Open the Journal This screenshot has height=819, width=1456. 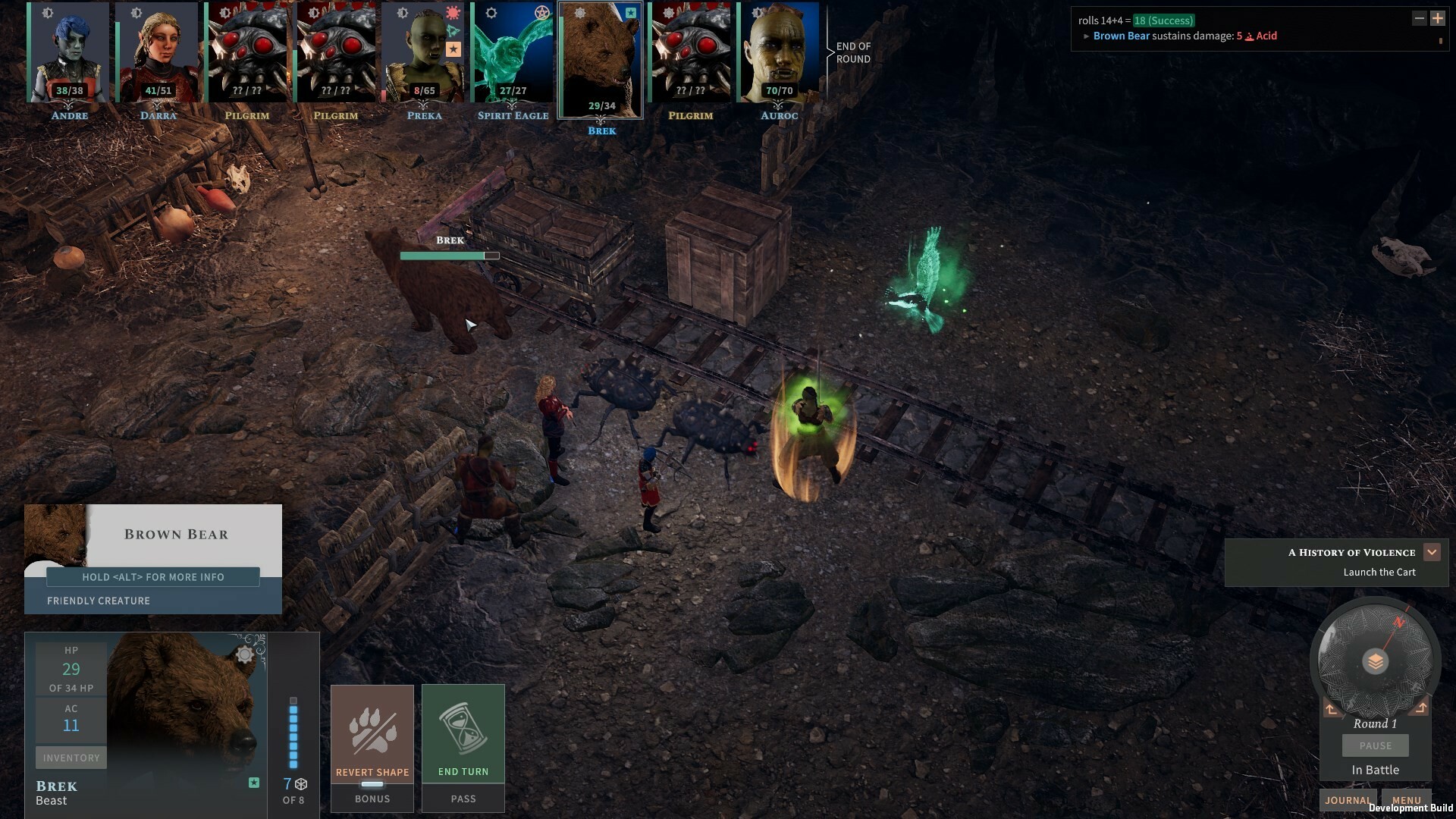pyautogui.click(x=1348, y=800)
